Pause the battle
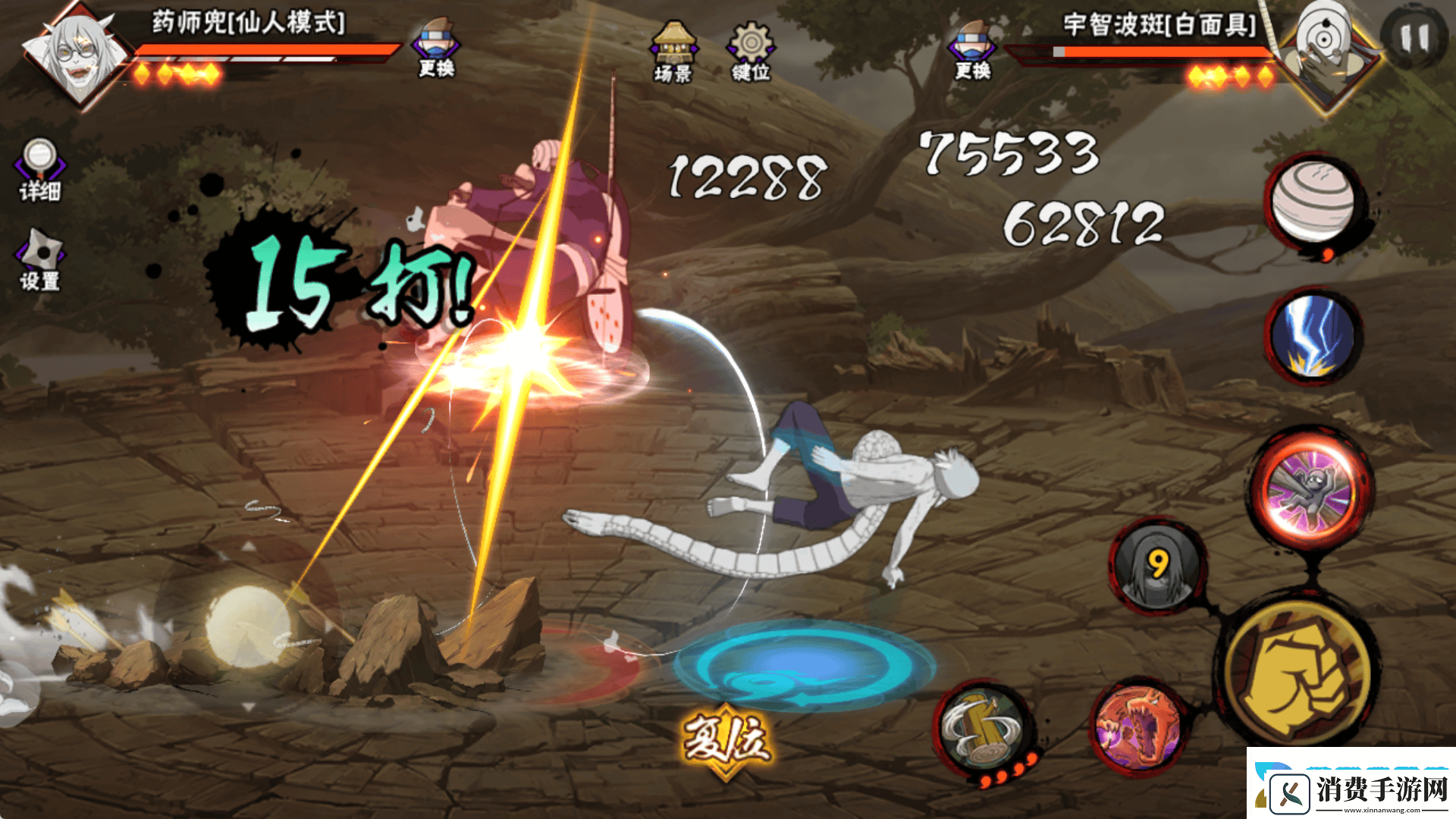The height and width of the screenshot is (819, 1456). 1413,38
